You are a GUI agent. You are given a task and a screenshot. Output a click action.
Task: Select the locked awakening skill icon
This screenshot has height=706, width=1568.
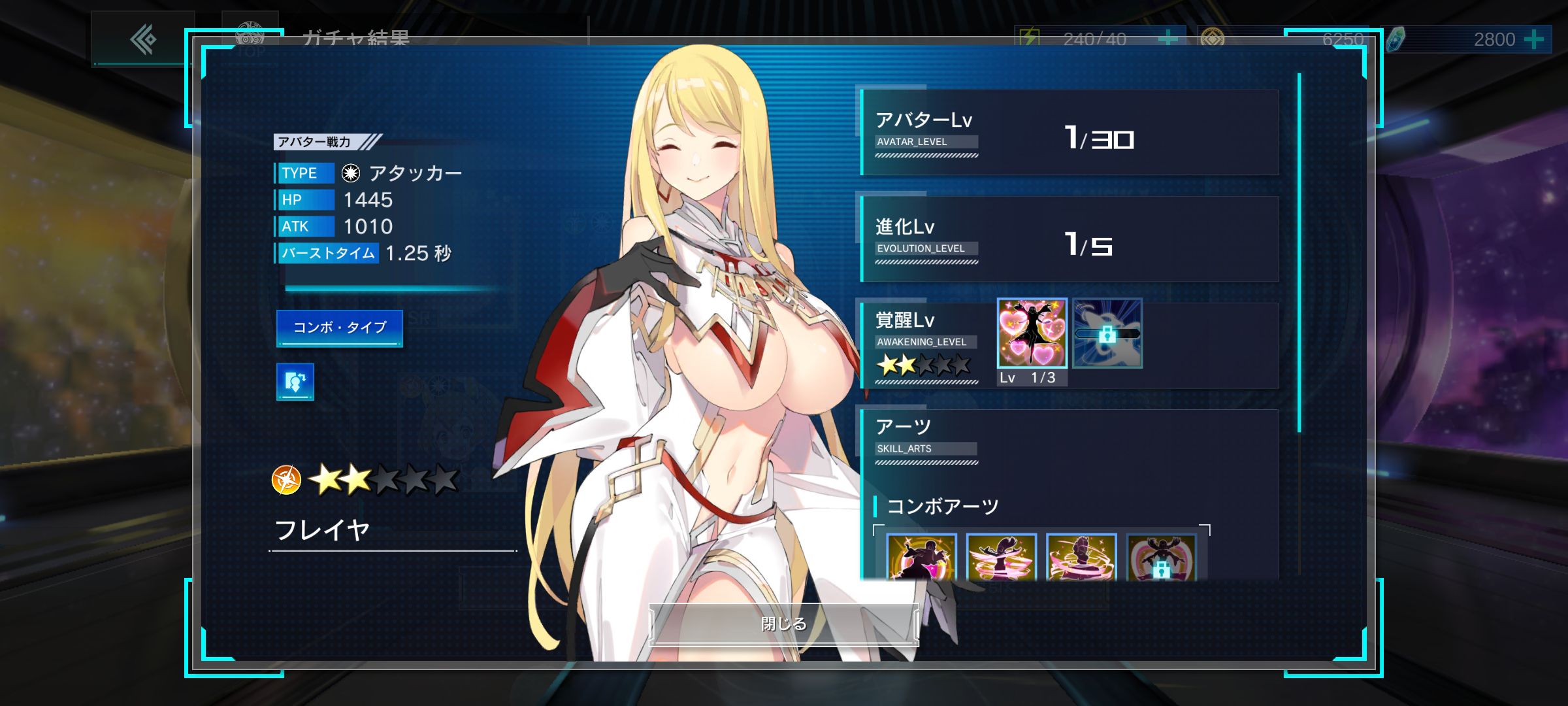pos(1107,333)
